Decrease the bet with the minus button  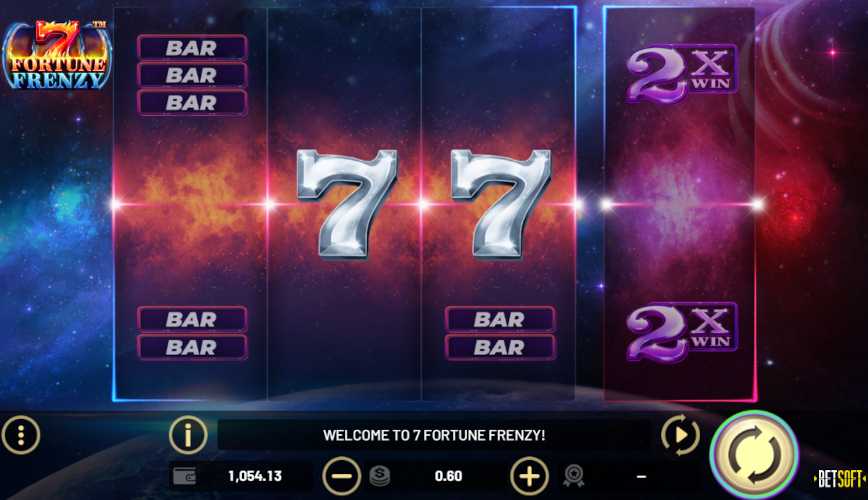coord(342,475)
